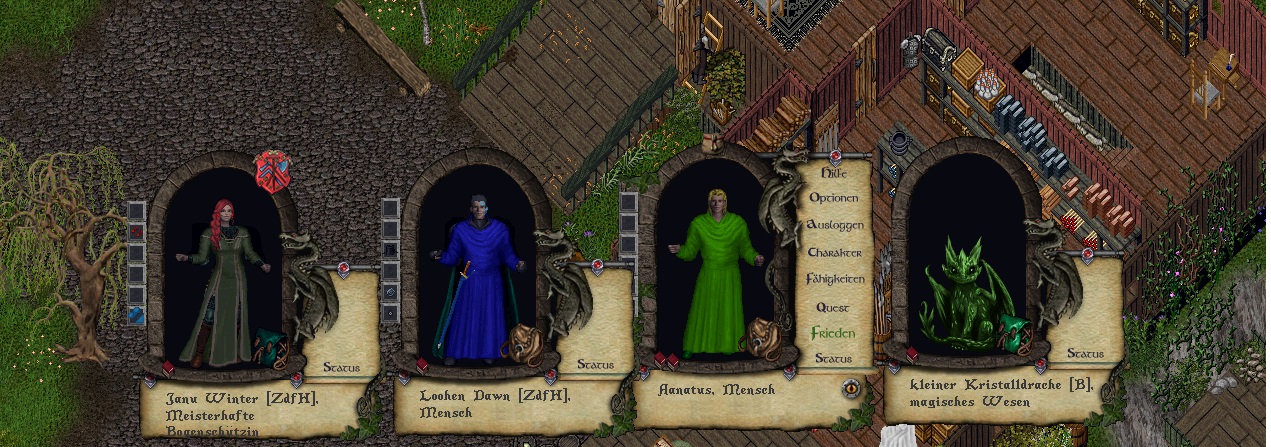Screen dimensions: 1271x447
Task: Open the Charakter sheet
Action: [833, 253]
